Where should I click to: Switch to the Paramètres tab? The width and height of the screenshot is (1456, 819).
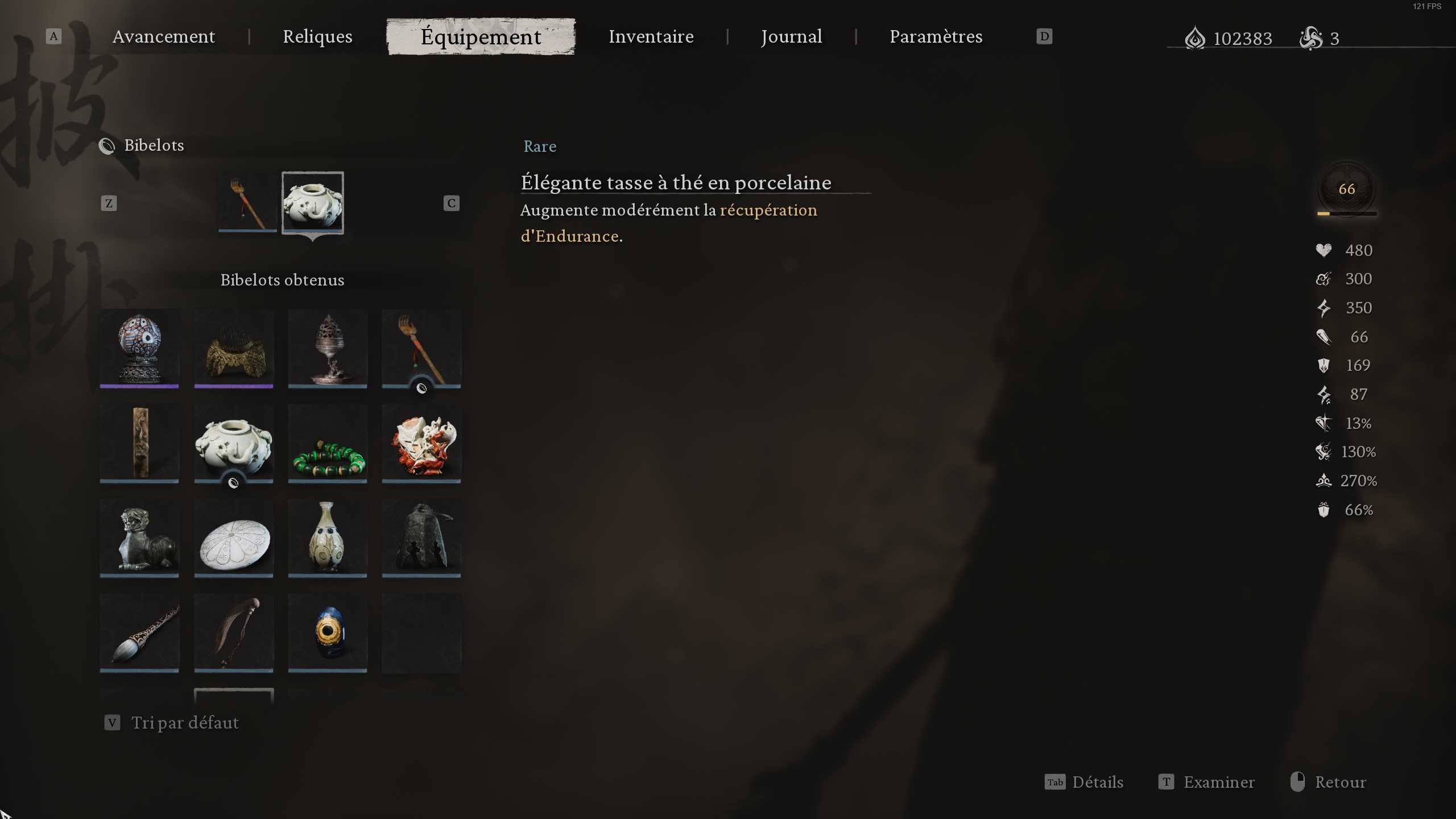tap(936, 36)
